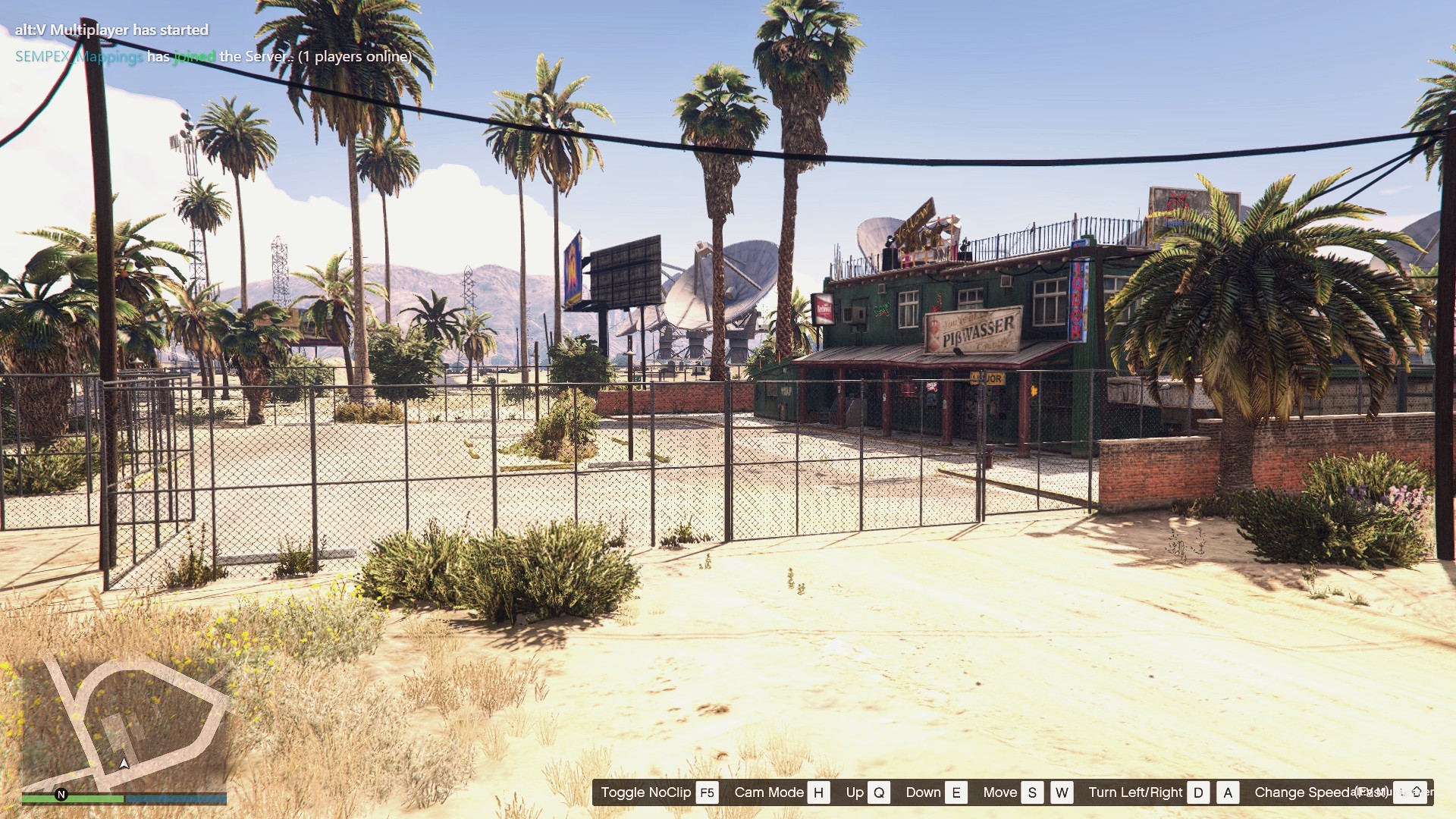This screenshot has height=819, width=1456.
Task: Select the north compass marker on minimap
Action: (x=61, y=795)
